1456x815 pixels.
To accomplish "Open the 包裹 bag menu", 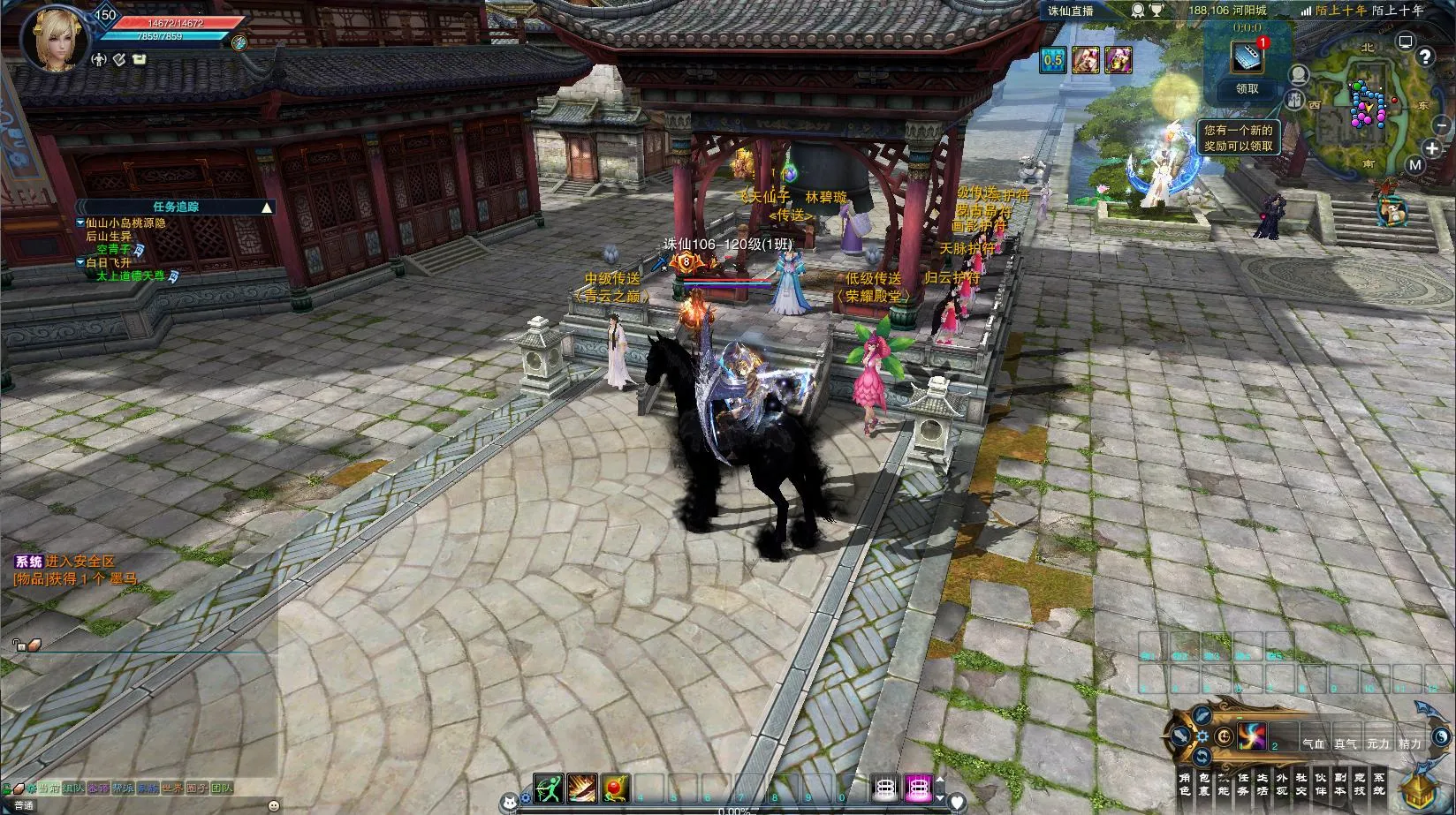I will [x=1203, y=783].
